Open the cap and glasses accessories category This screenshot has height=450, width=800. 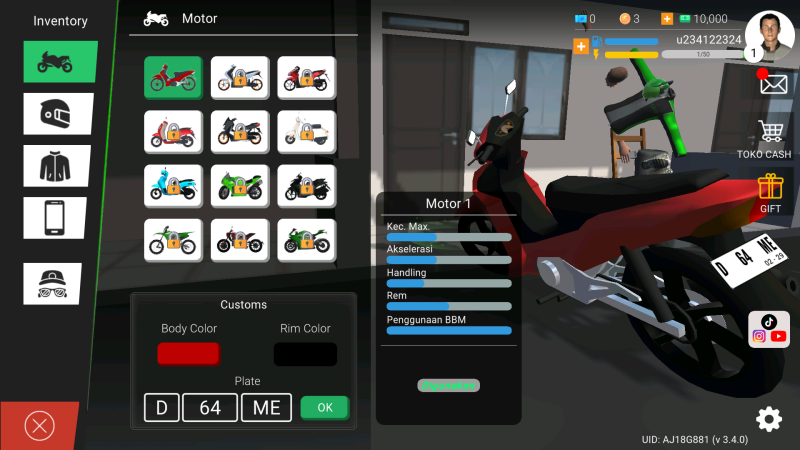pyautogui.click(x=52, y=283)
